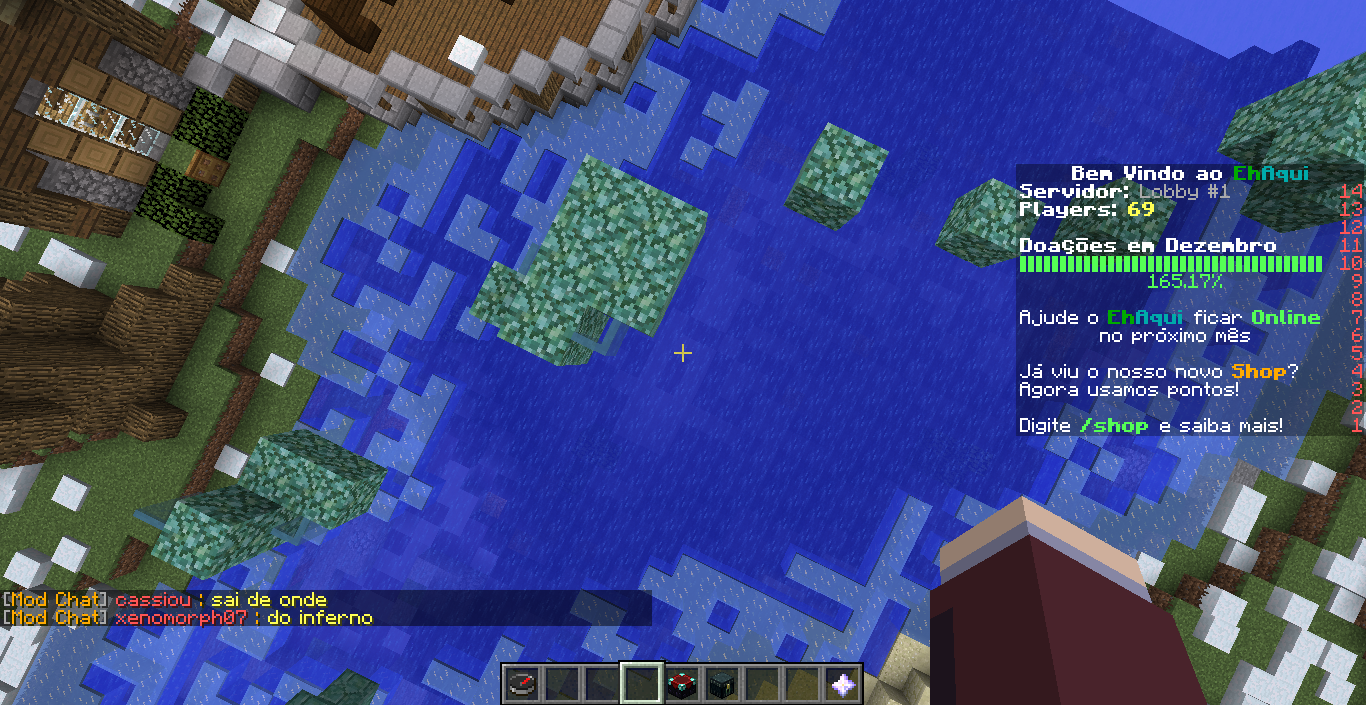Select the nether star hotbar slot
This screenshot has width=1366, height=705.
[x=843, y=684]
